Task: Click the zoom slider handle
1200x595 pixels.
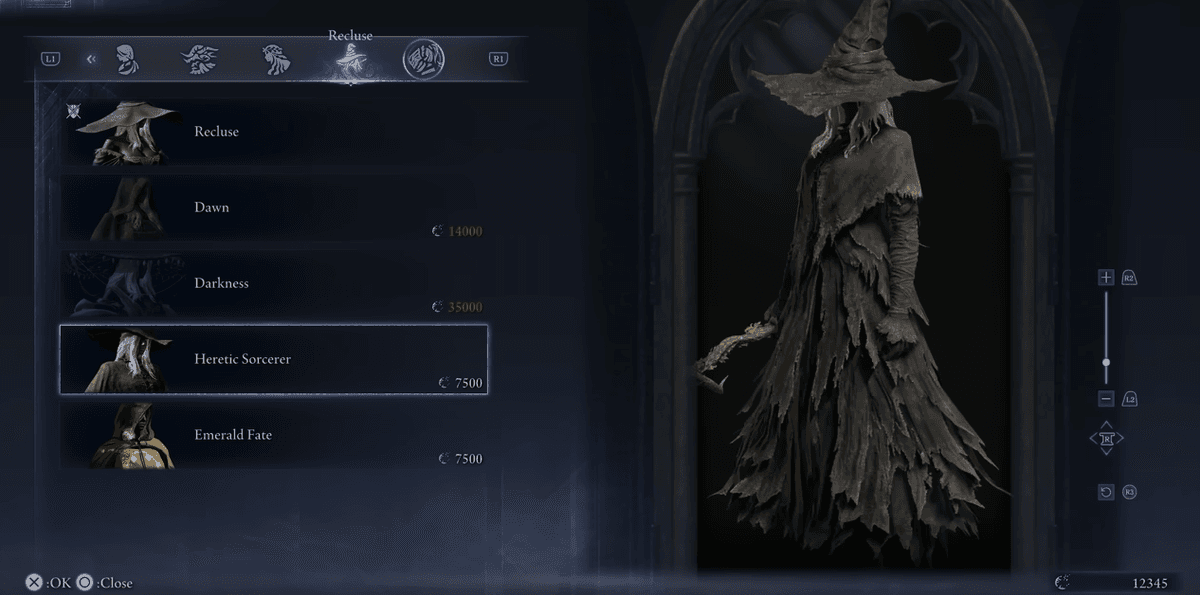Action: (1106, 362)
